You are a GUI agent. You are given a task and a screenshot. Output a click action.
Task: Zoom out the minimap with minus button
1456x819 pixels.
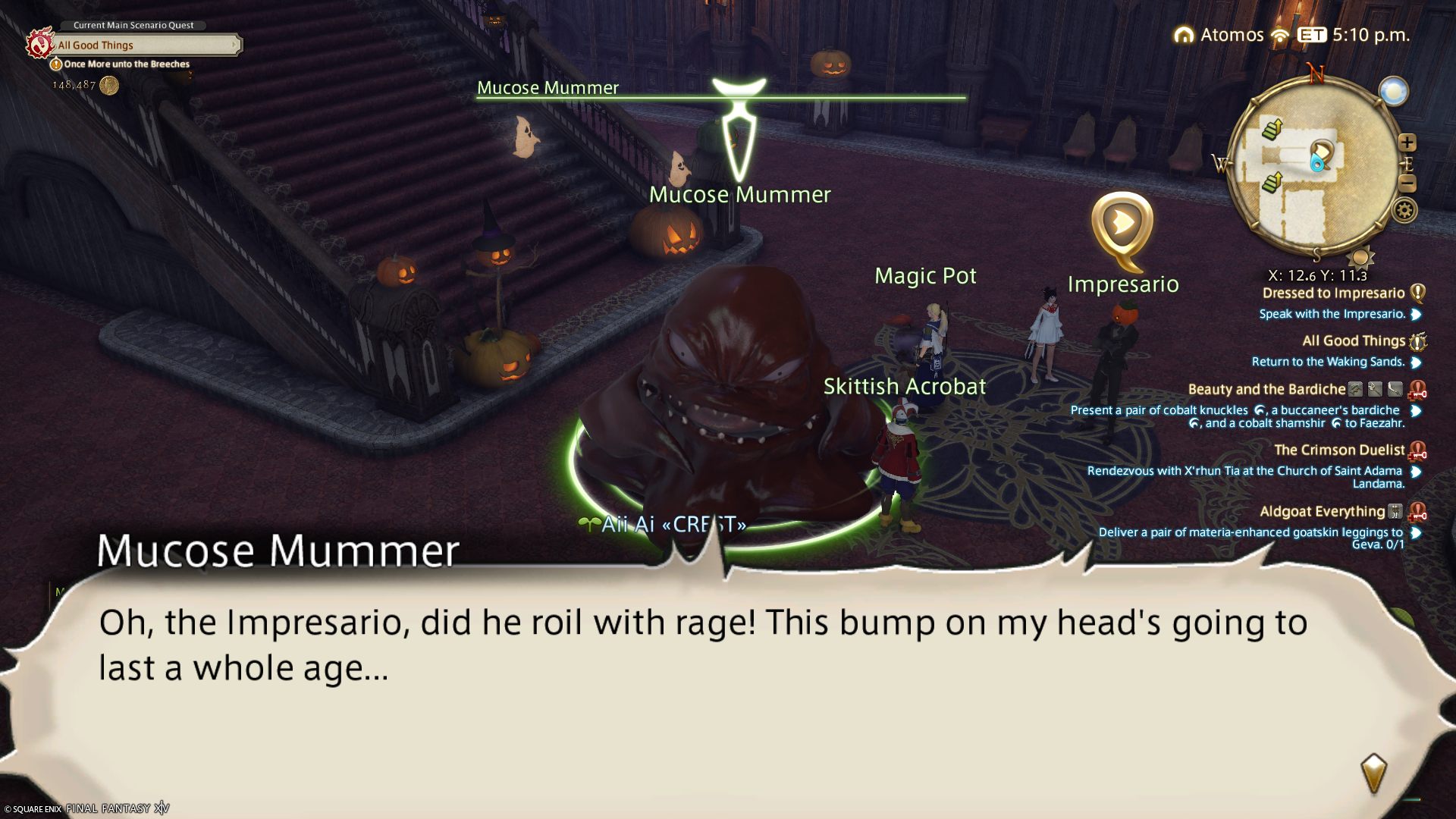pos(1407,184)
